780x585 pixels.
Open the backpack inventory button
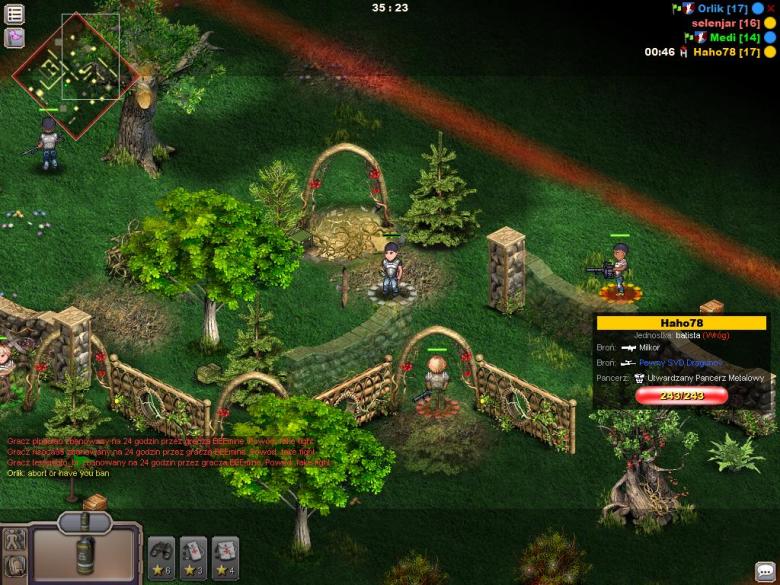click(x=14, y=567)
